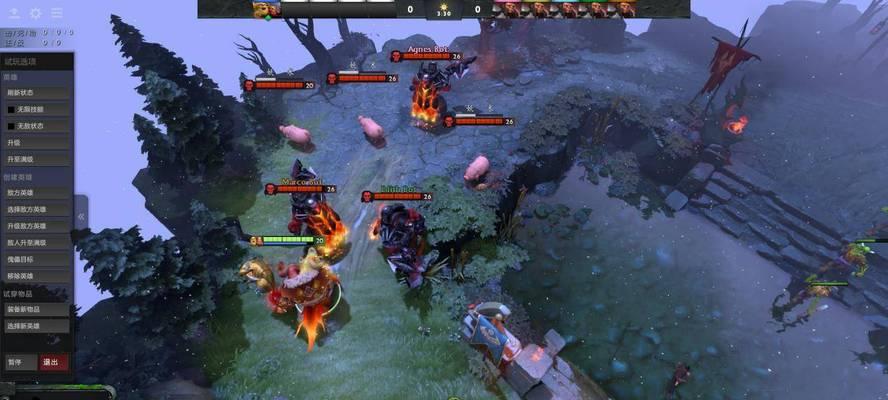
Task: Click the red 退出 (quit) button
Action: pyautogui.click(x=52, y=362)
